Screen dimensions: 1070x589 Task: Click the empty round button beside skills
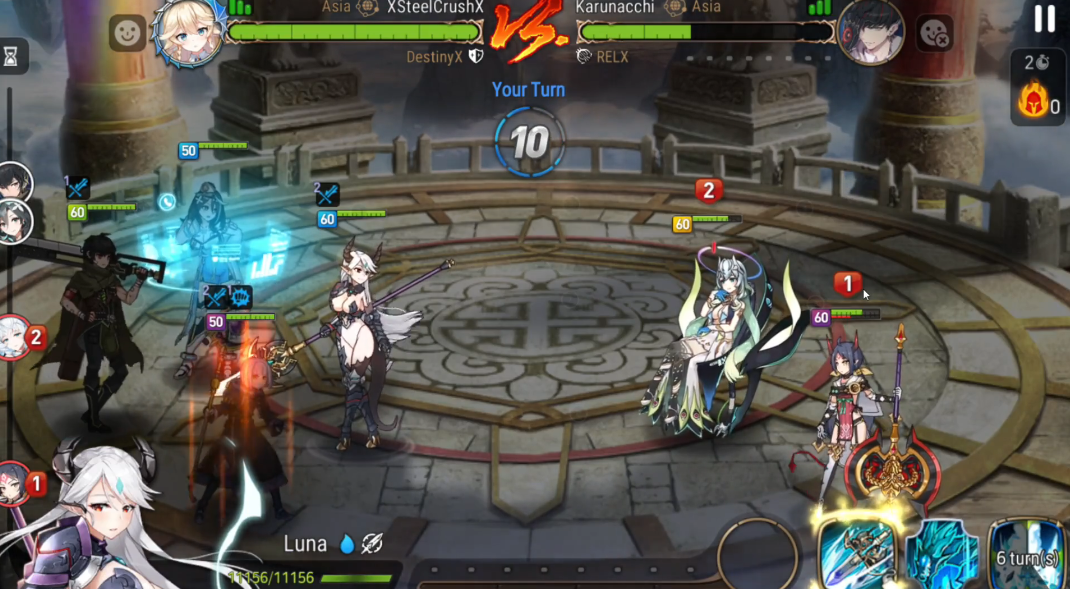757,553
